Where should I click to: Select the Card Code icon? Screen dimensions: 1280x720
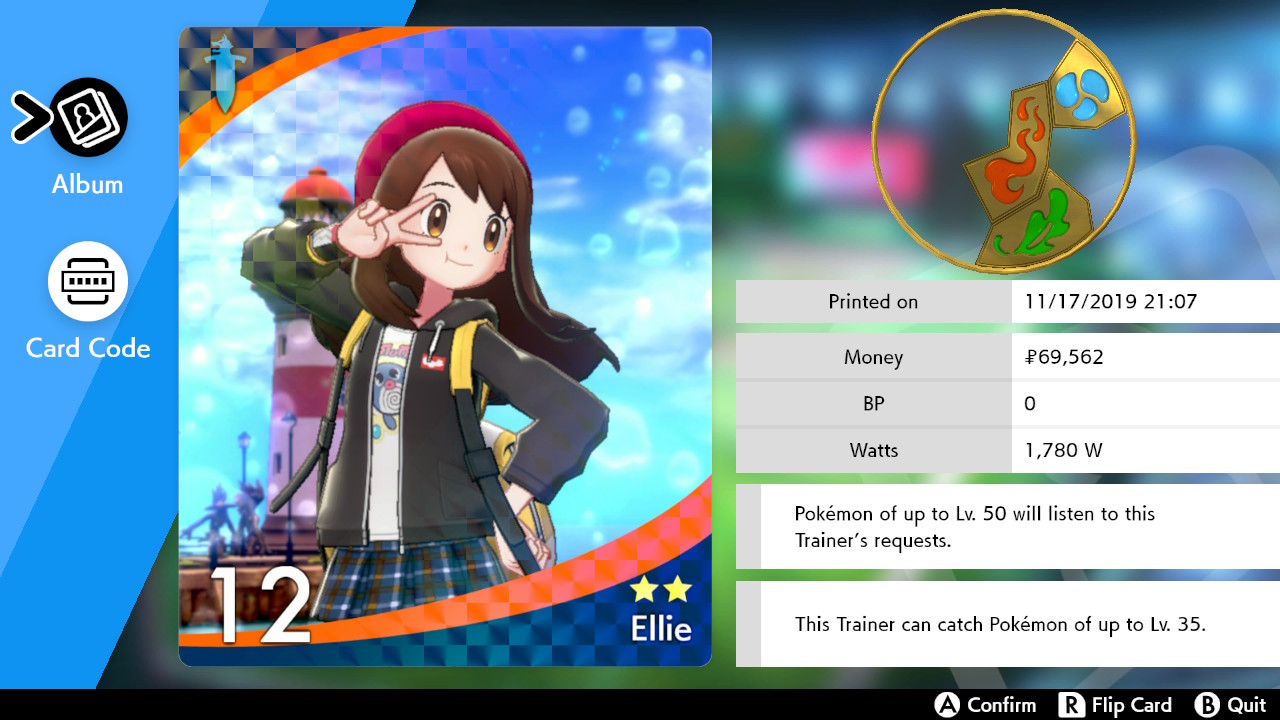click(89, 281)
